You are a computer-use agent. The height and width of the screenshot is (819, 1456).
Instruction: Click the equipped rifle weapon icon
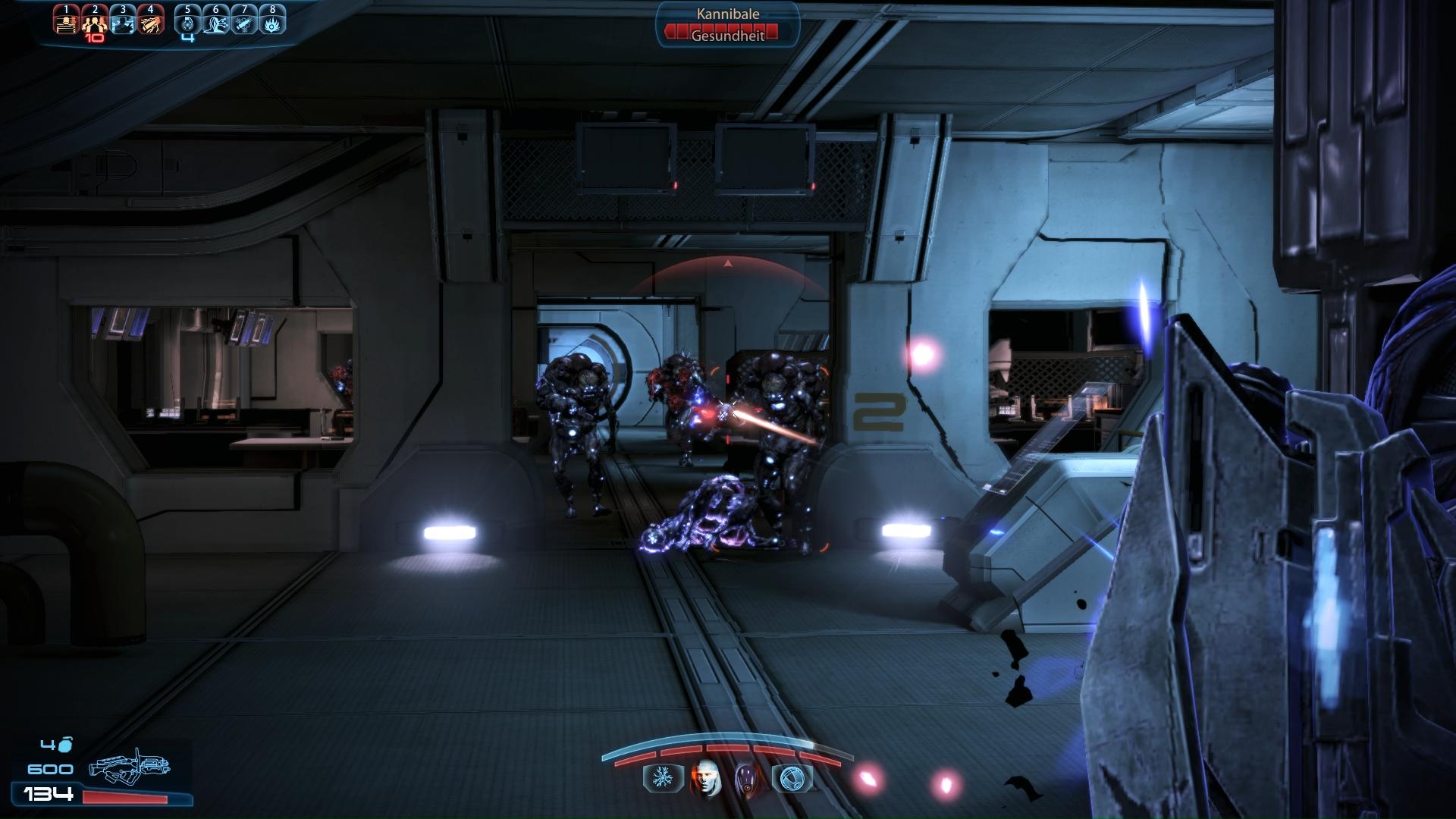(x=129, y=768)
